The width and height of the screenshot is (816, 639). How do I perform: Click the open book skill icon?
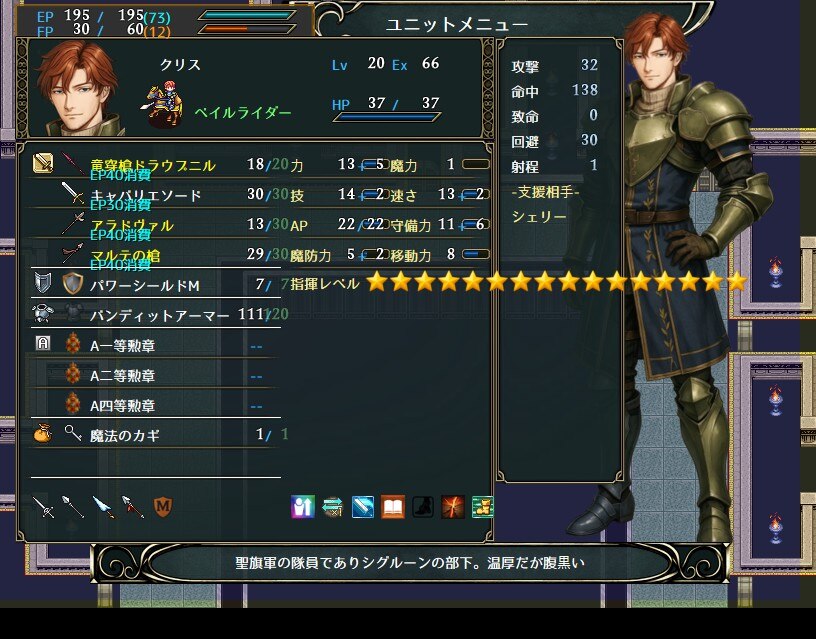coord(393,507)
